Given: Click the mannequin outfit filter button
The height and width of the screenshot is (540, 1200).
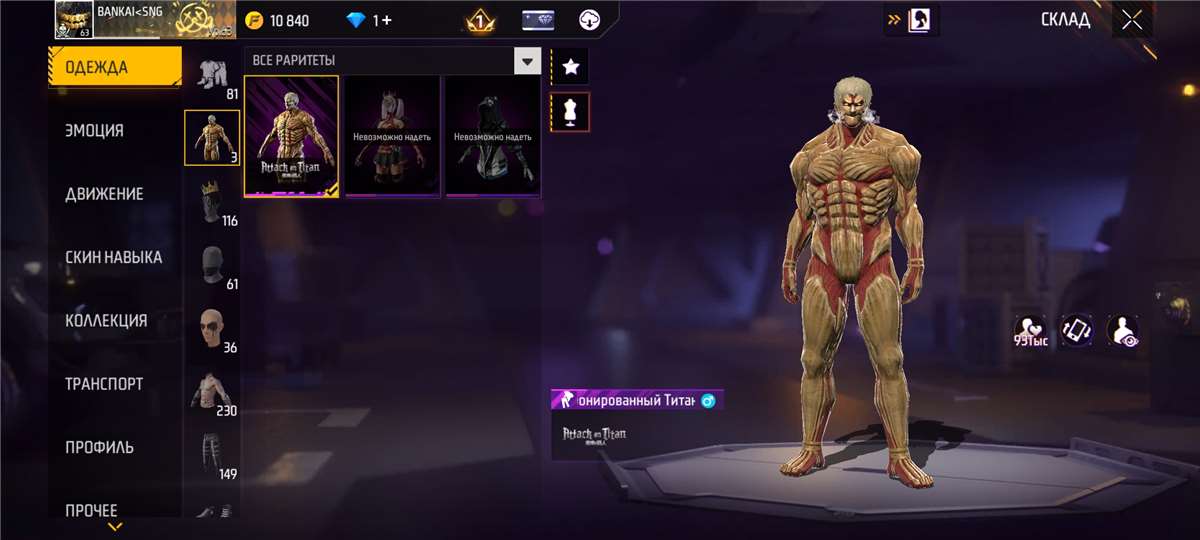Looking at the screenshot, I should click(x=571, y=112).
